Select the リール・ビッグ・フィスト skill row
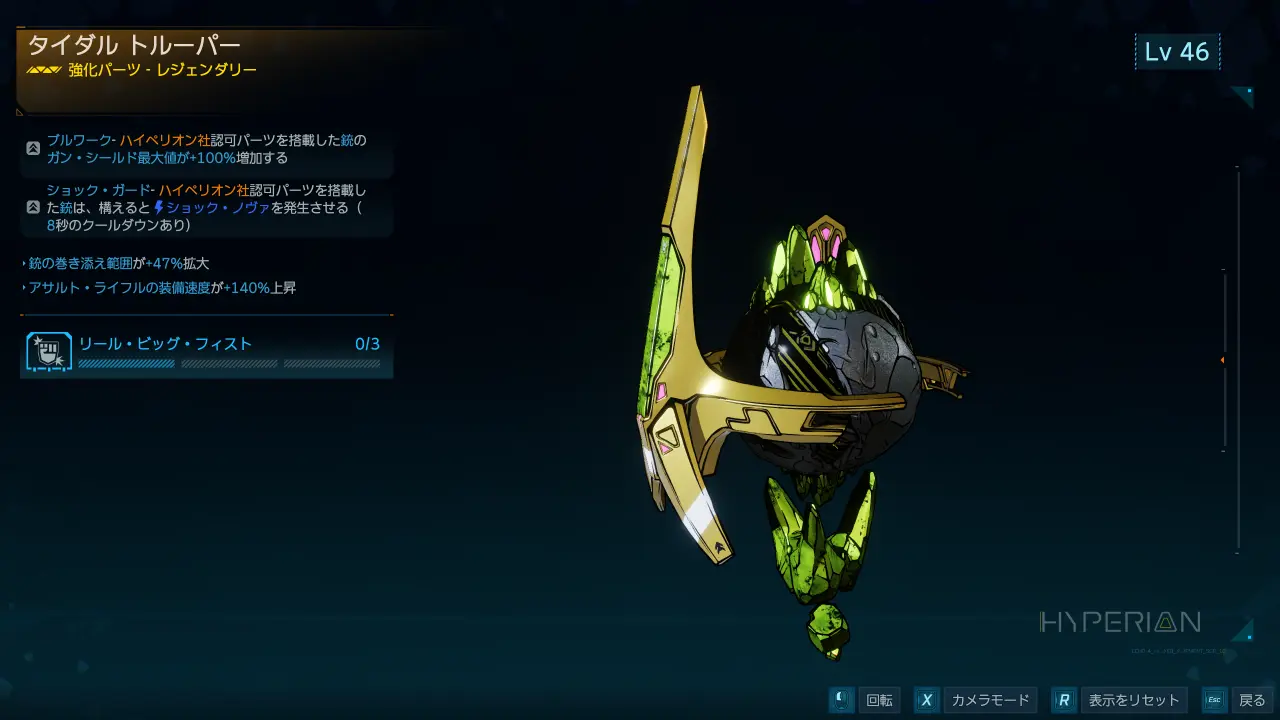Screen dimensions: 1280x720 [x=207, y=351]
